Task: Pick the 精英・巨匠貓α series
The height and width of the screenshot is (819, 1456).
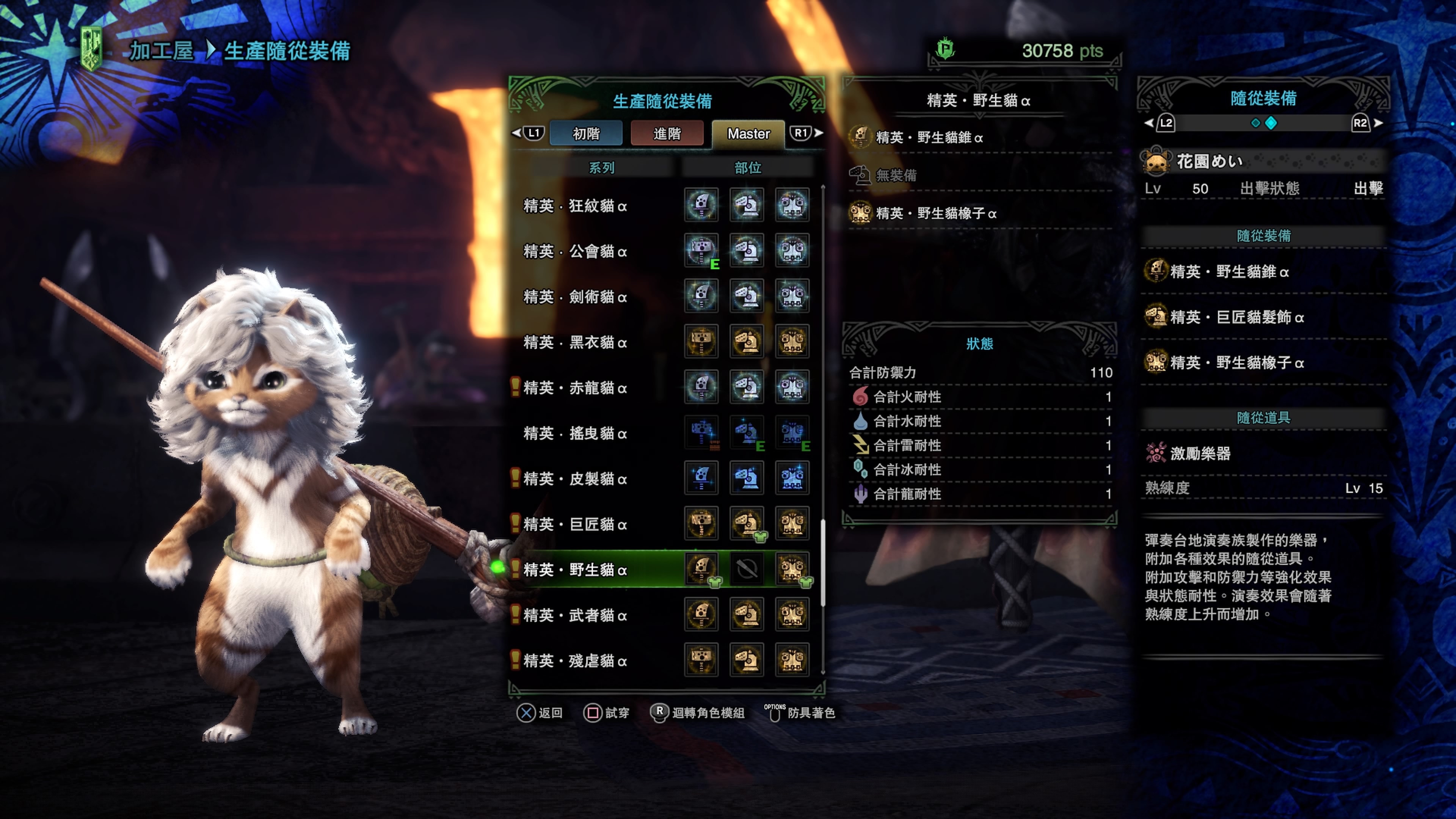Action: tap(575, 524)
